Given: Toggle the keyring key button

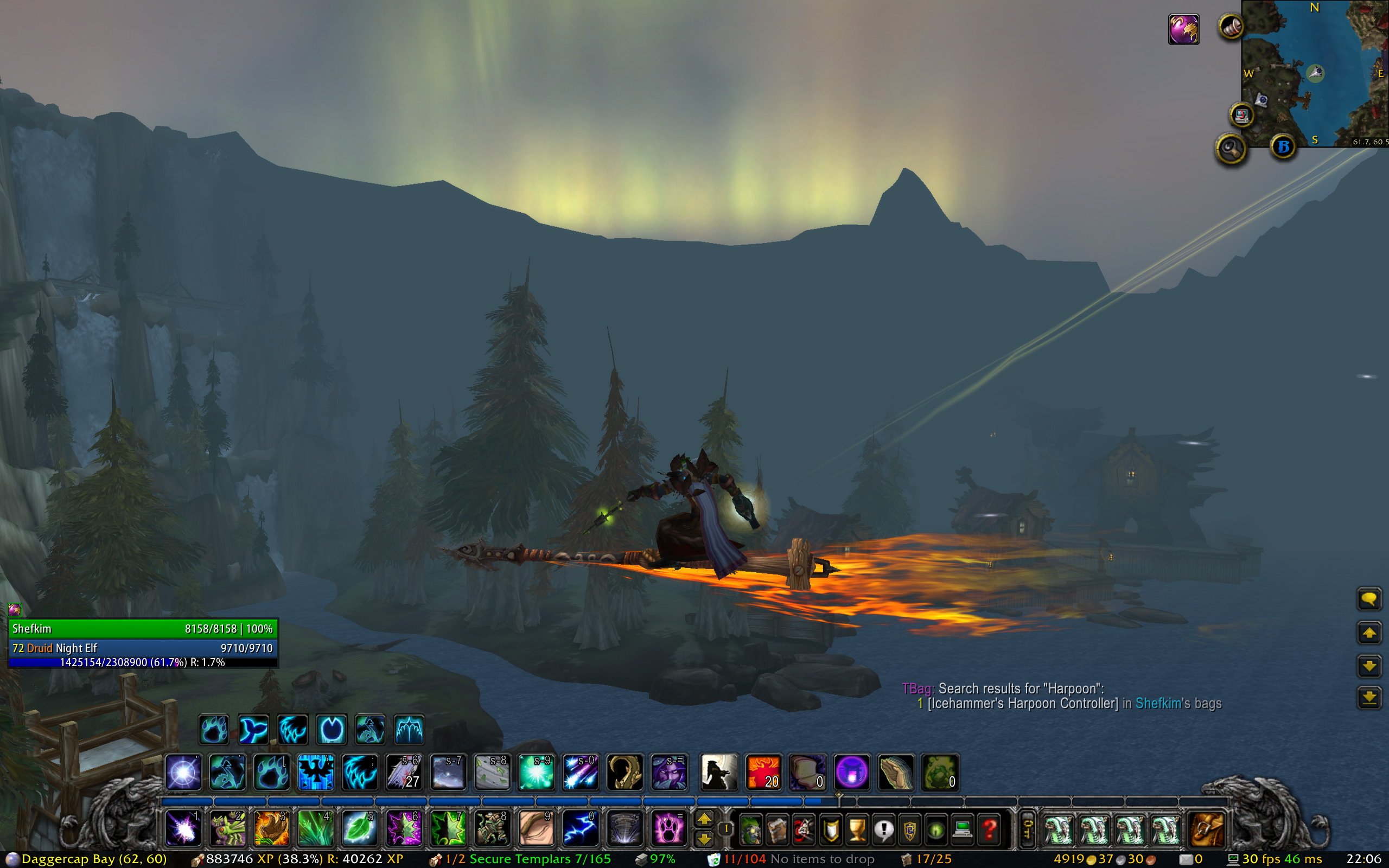Looking at the screenshot, I should pyautogui.click(x=1027, y=830).
